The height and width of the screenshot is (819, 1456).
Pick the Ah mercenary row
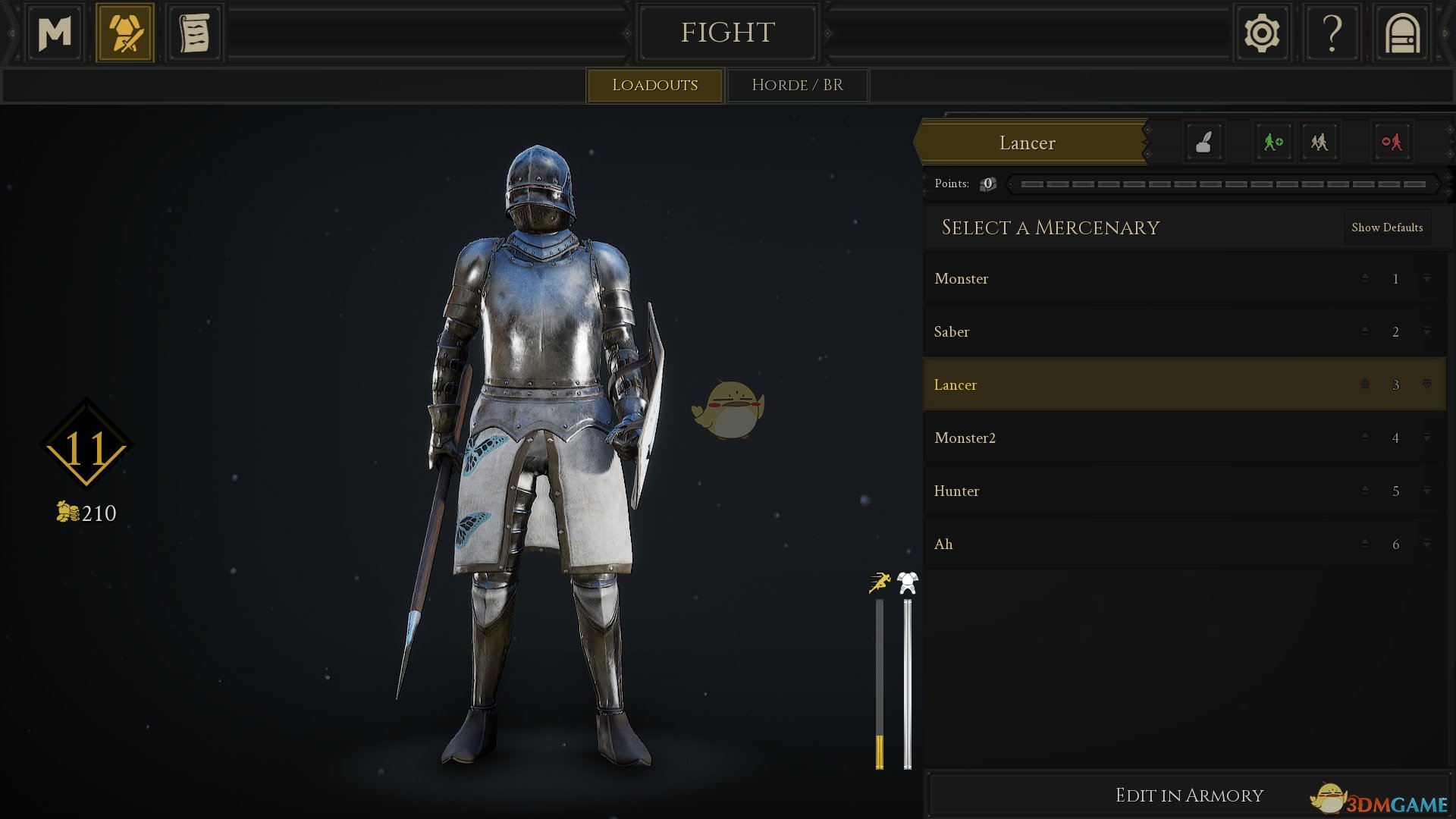pyautogui.click(x=1137, y=544)
